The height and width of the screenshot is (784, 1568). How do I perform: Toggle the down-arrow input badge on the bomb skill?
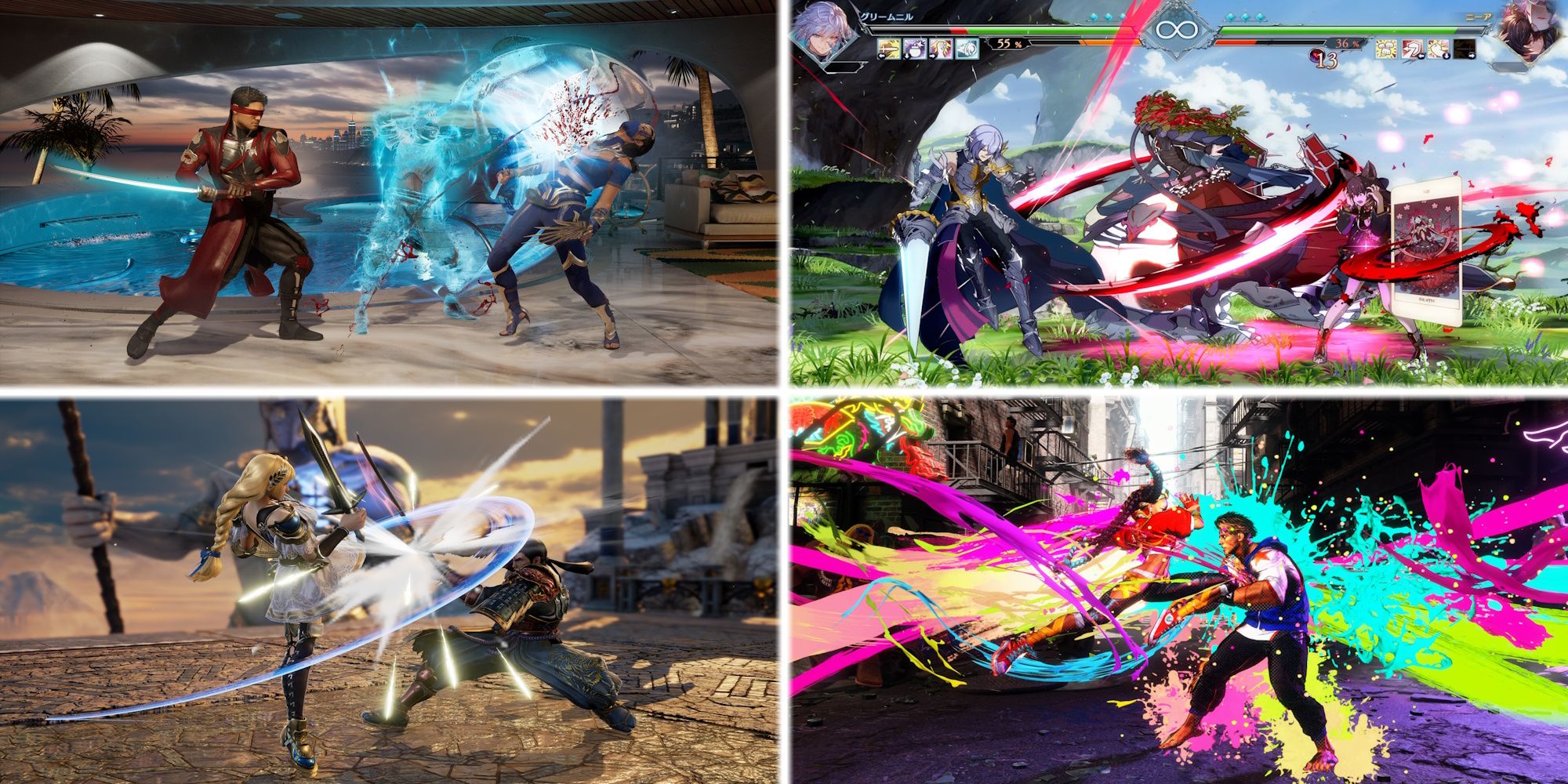pyautogui.click(x=906, y=57)
